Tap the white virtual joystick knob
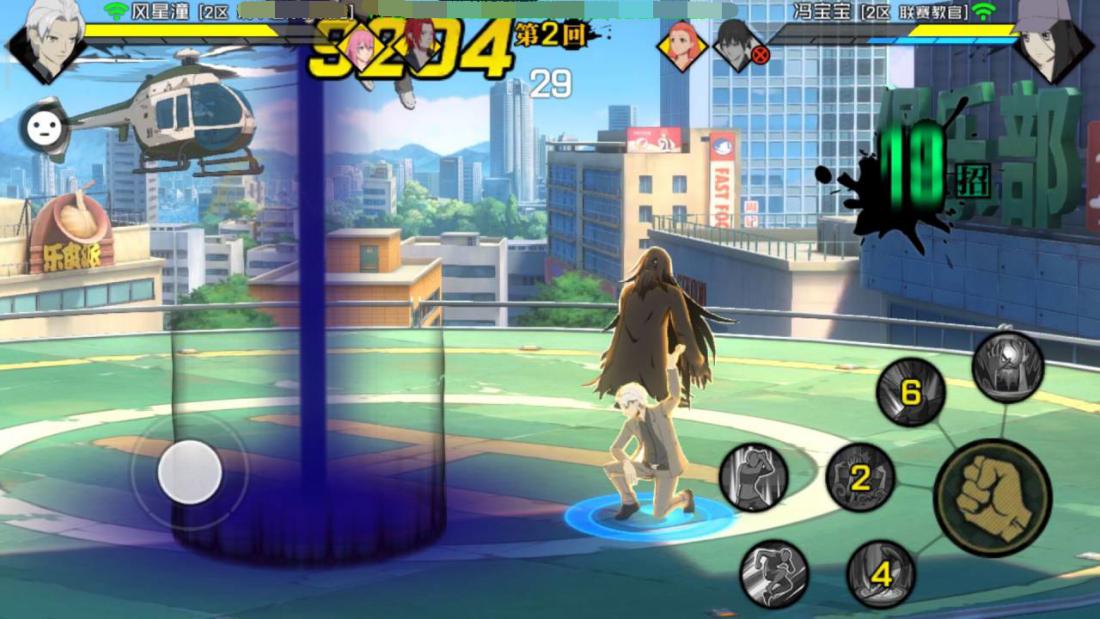Viewport: 1100px width, 619px height. coord(190,472)
